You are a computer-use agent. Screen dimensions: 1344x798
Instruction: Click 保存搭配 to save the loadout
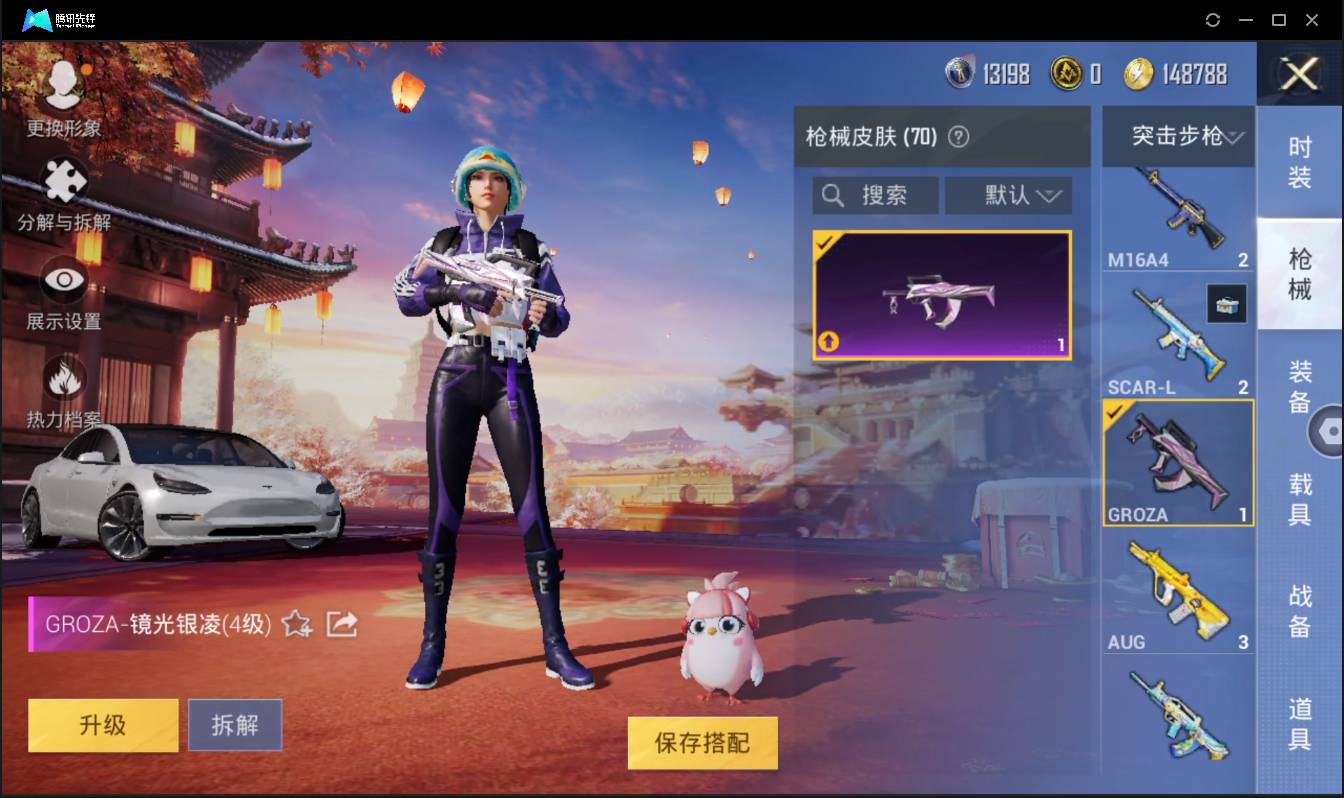point(702,743)
